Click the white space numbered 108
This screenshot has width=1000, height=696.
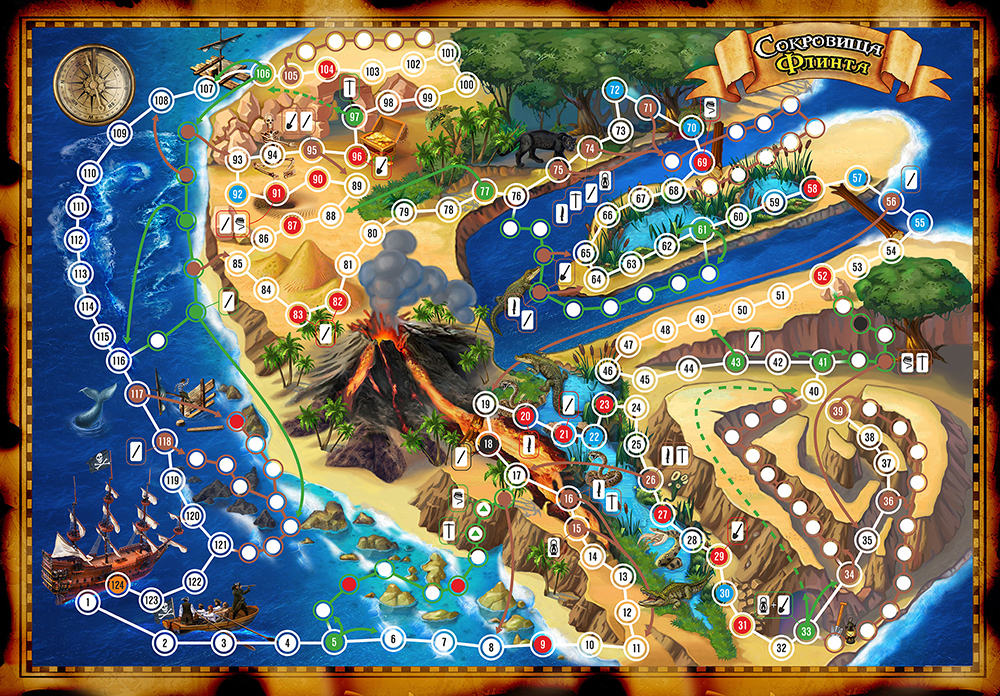(159, 100)
